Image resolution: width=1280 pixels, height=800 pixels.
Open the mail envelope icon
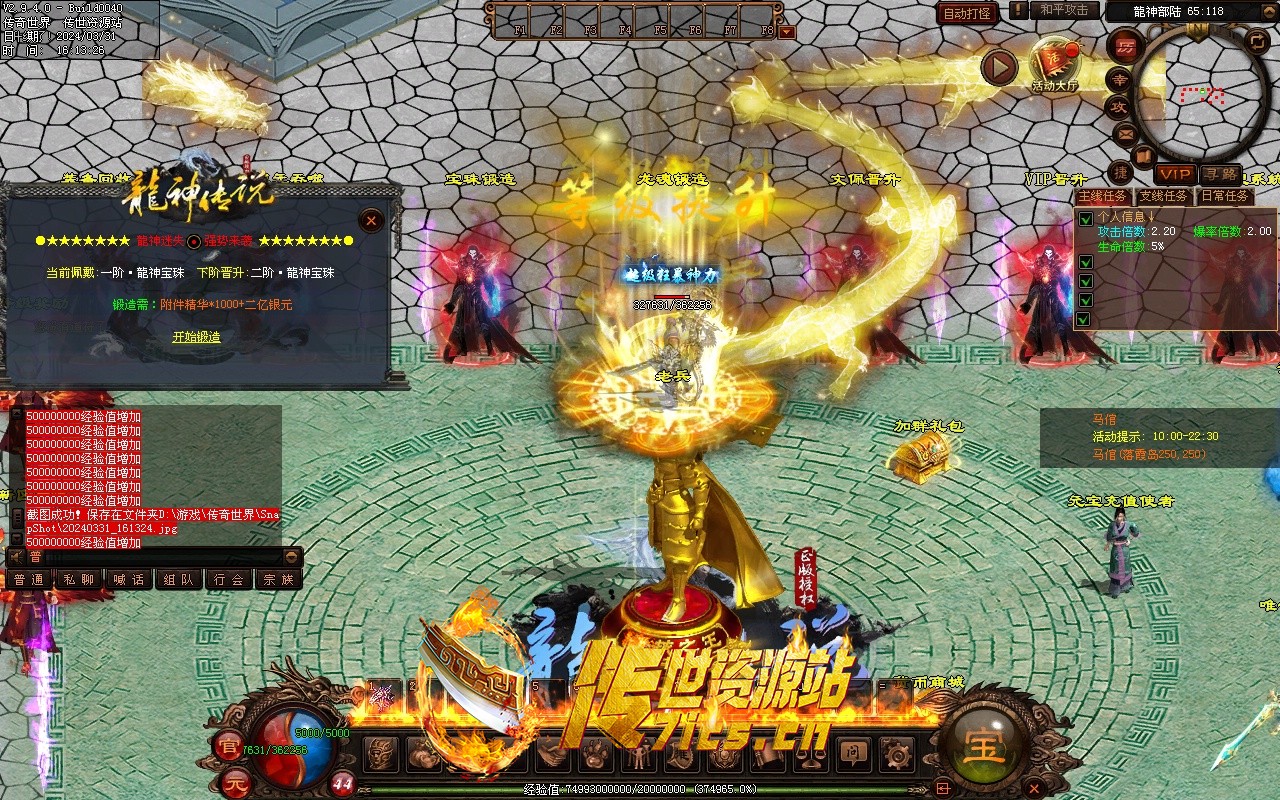tap(1126, 133)
